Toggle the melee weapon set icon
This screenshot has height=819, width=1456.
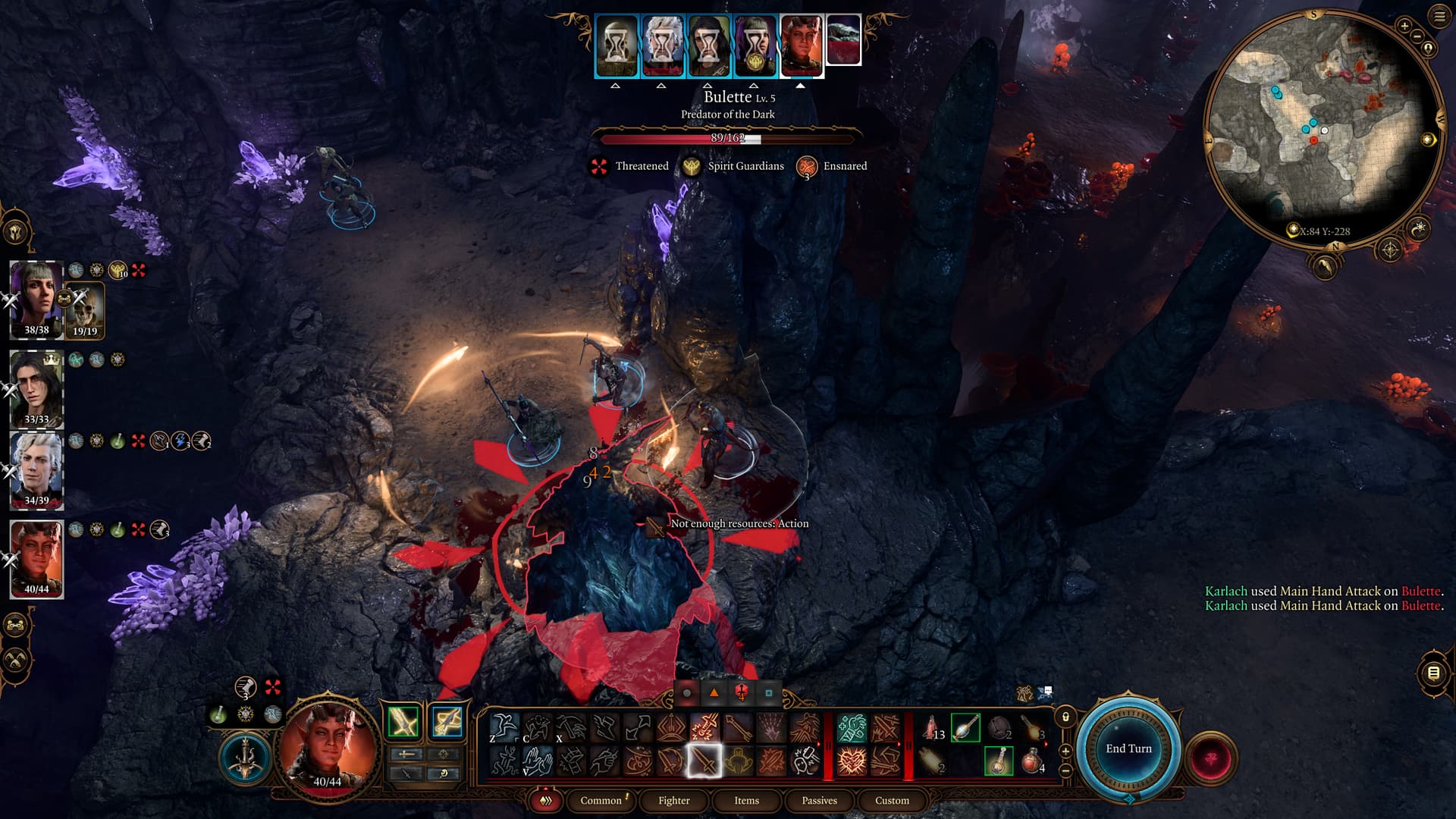(x=403, y=722)
